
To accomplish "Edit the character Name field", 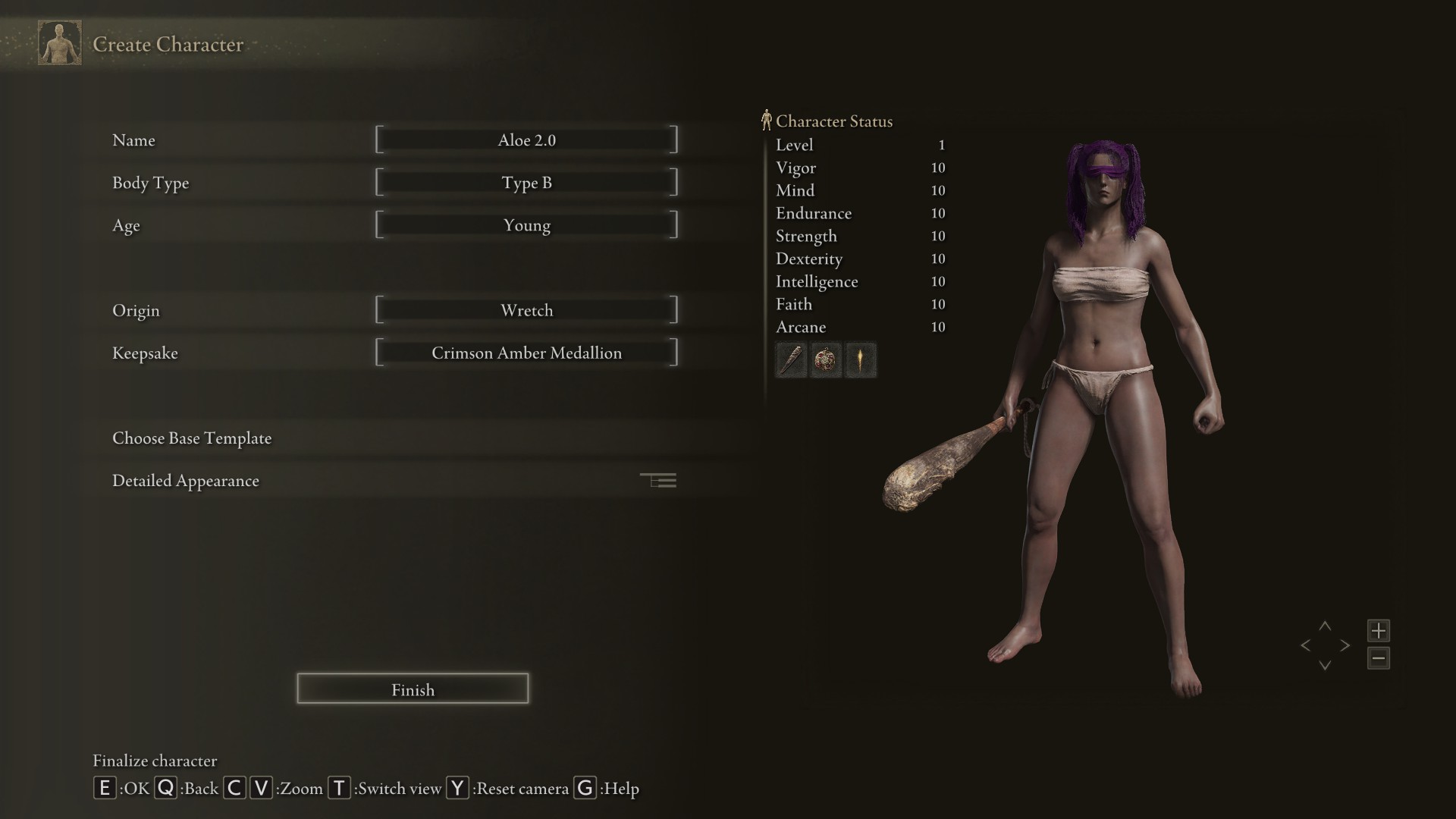I will (526, 140).
